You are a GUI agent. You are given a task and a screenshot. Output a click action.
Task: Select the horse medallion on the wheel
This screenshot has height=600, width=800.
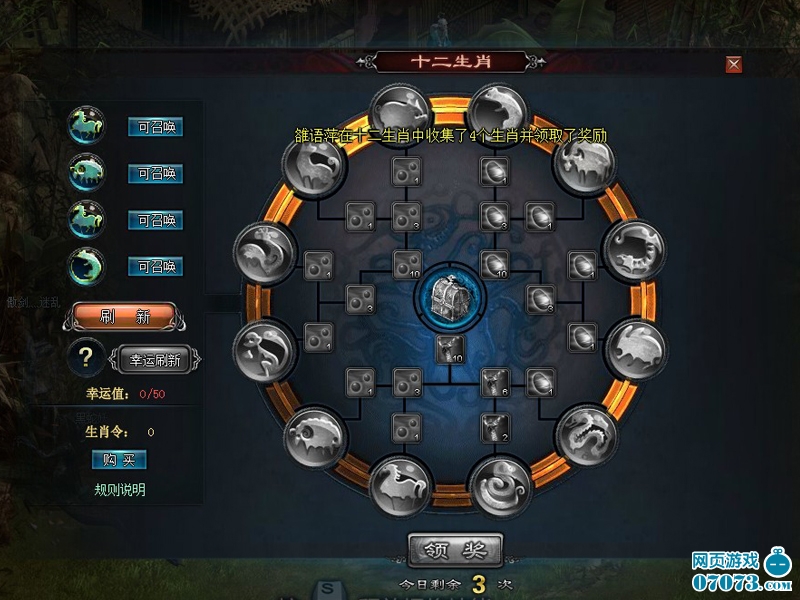400,483
